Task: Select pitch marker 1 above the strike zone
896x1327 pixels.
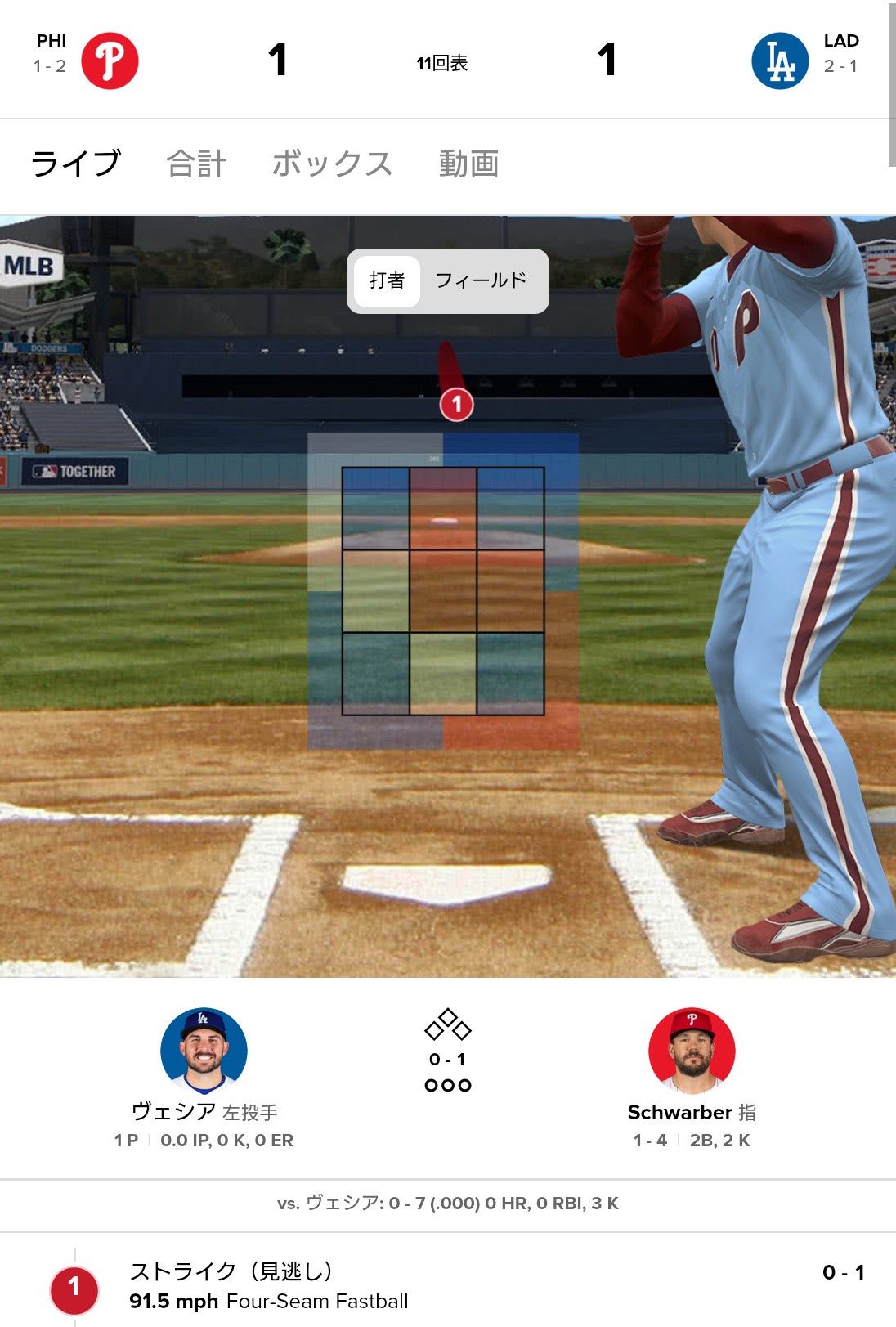Action: pyautogui.click(x=457, y=404)
